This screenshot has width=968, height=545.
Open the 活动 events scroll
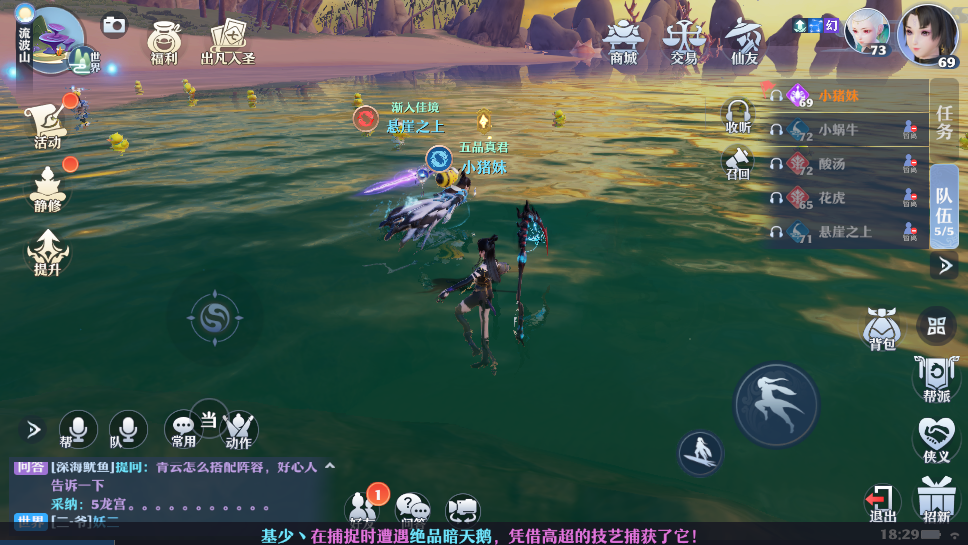tap(47, 124)
